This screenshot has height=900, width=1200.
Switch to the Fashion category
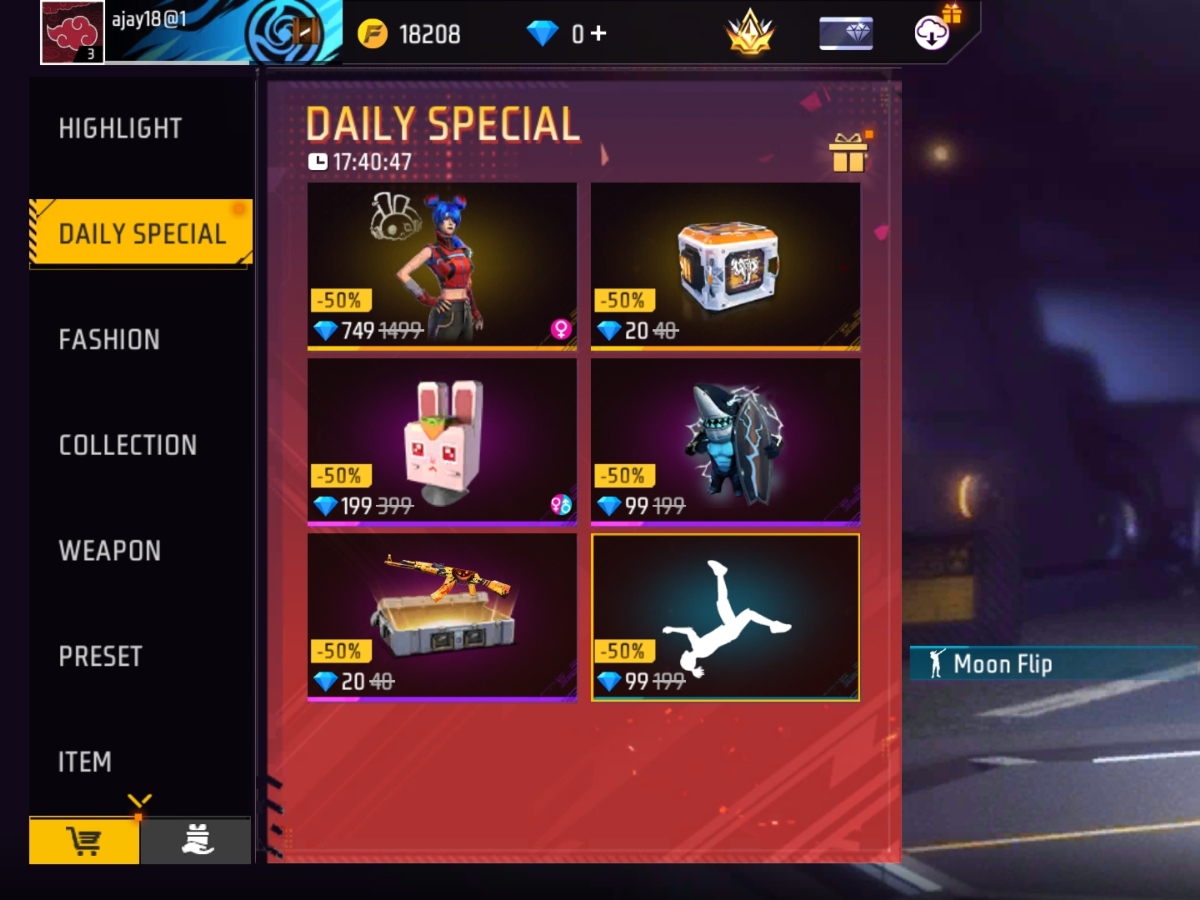[x=109, y=340]
